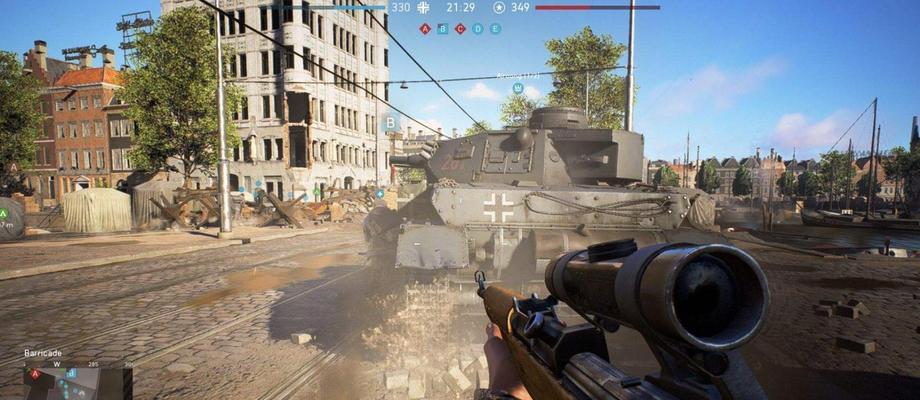Select the red objective C flag icon
The height and width of the screenshot is (400, 920).
[x=460, y=29]
